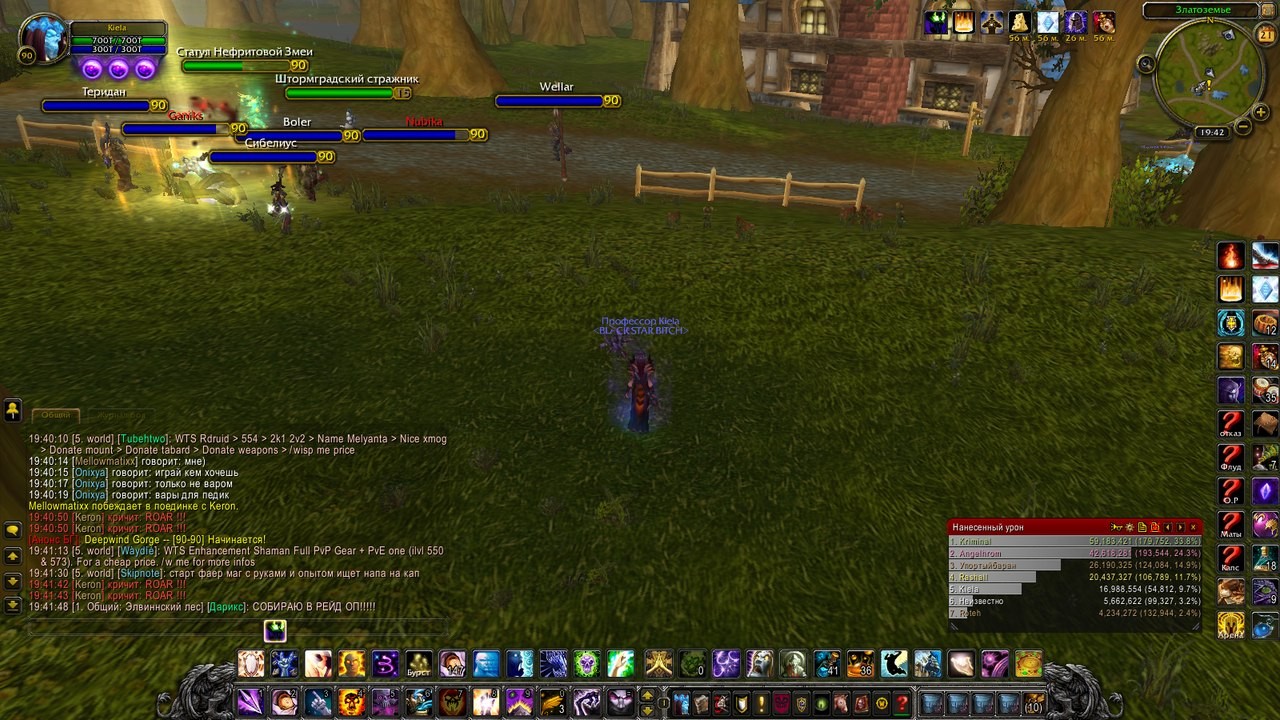Viewport: 1280px width, 720px height.
Task: Select Angelnrom's row in the damage meter
Action: [x=1074, y=553]
